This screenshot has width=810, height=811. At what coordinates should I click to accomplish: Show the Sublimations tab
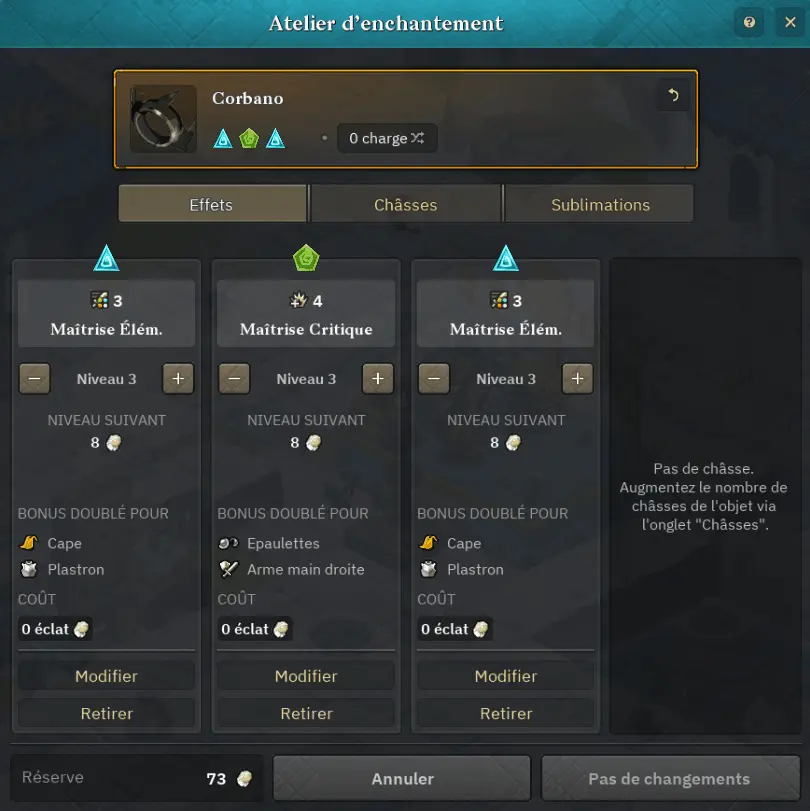(600, 204)
